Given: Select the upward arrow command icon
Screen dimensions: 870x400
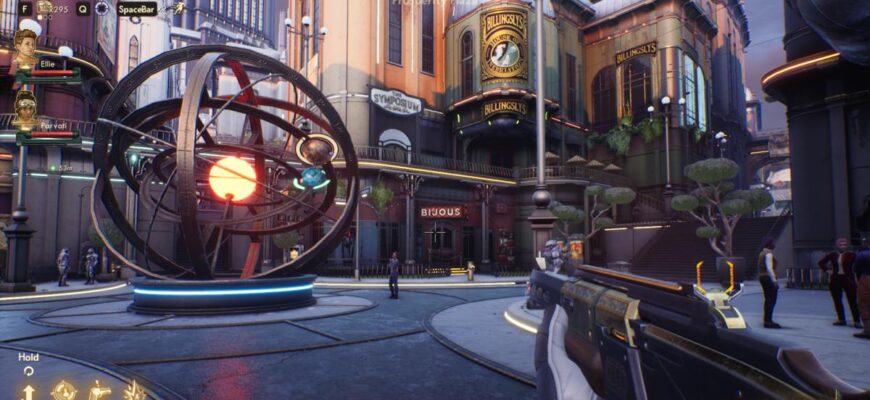Looking at the screenshot, I should click(x=28, y=391).
